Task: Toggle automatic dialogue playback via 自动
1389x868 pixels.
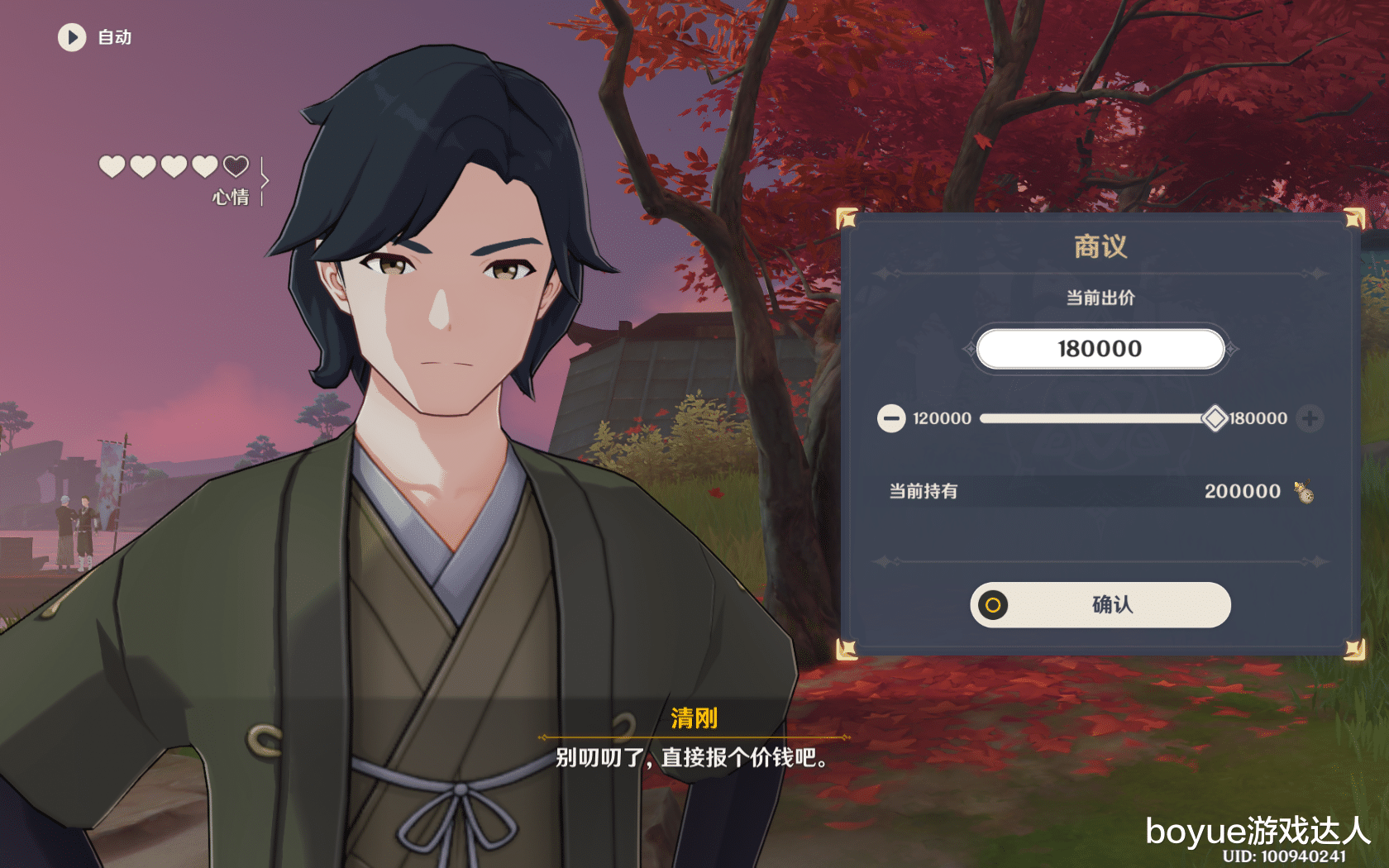Action: 113,37
